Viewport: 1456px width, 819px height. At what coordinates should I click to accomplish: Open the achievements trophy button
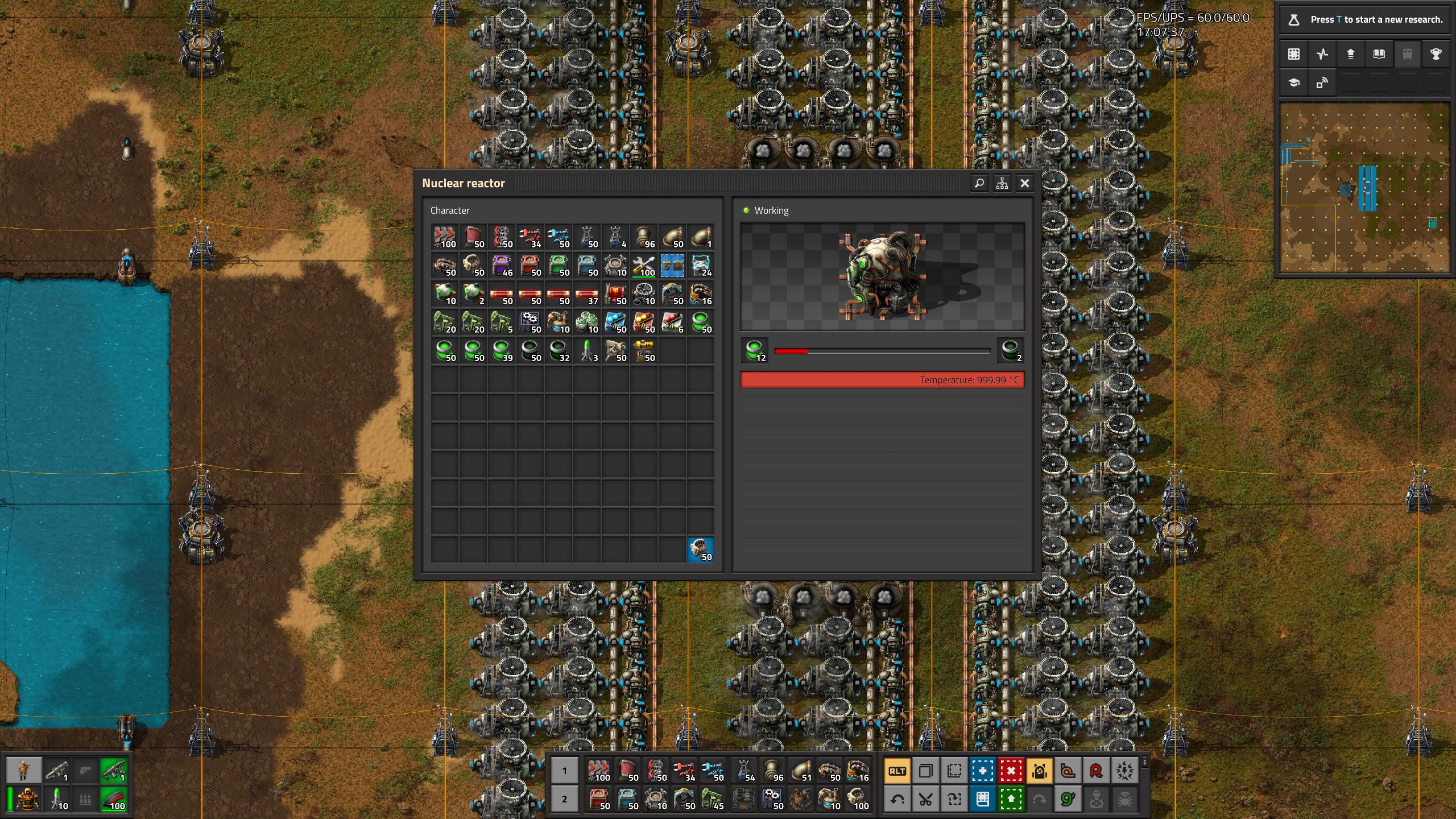click(x=1436, y=54)
